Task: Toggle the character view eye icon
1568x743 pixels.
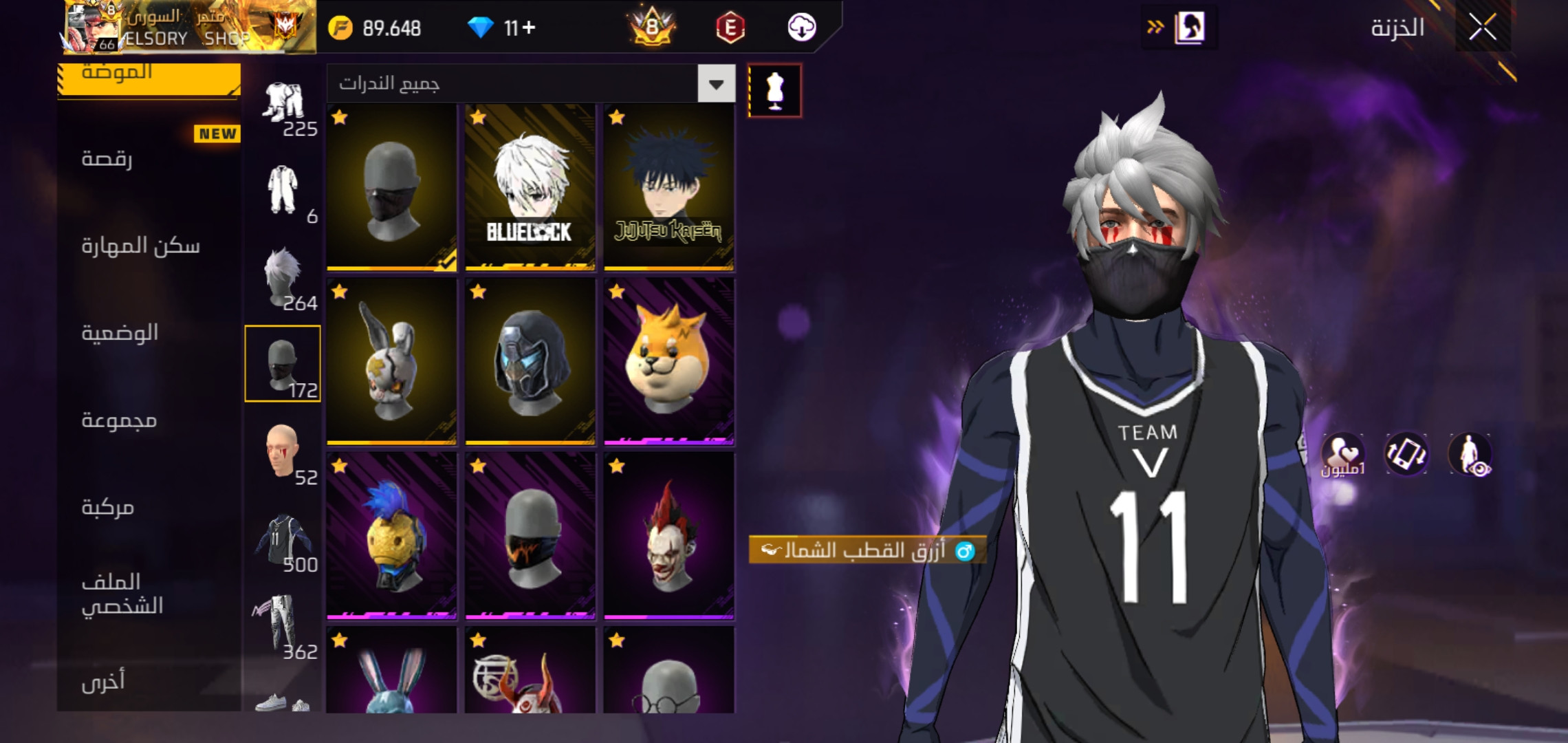Action: point(1470,454)
